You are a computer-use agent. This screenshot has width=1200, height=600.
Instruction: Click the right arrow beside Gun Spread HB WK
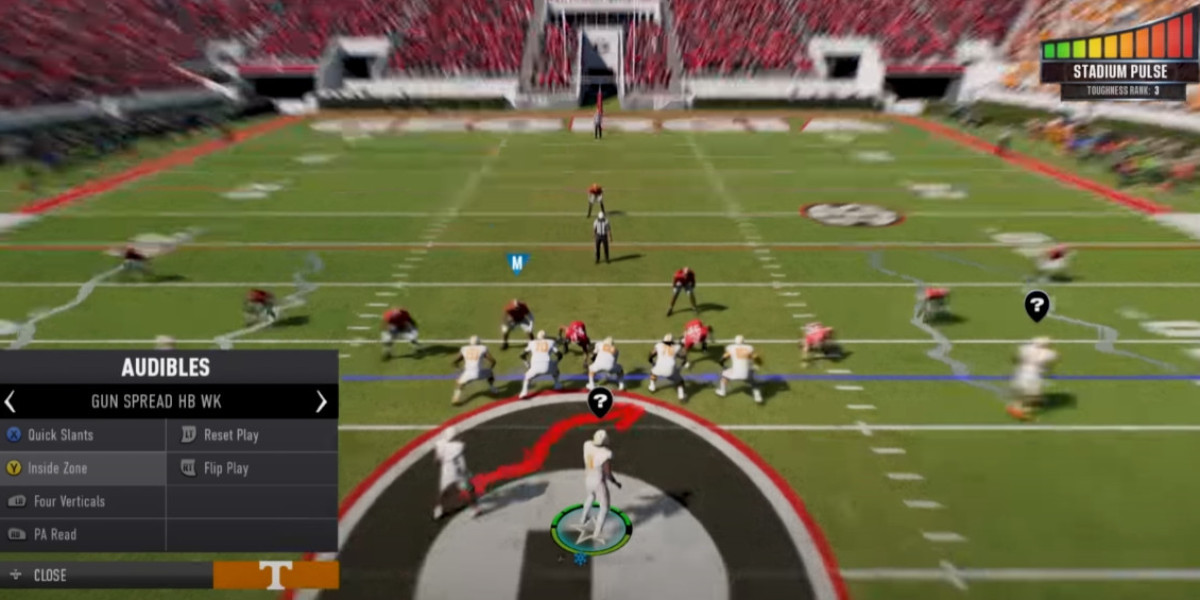coord(321,402)
